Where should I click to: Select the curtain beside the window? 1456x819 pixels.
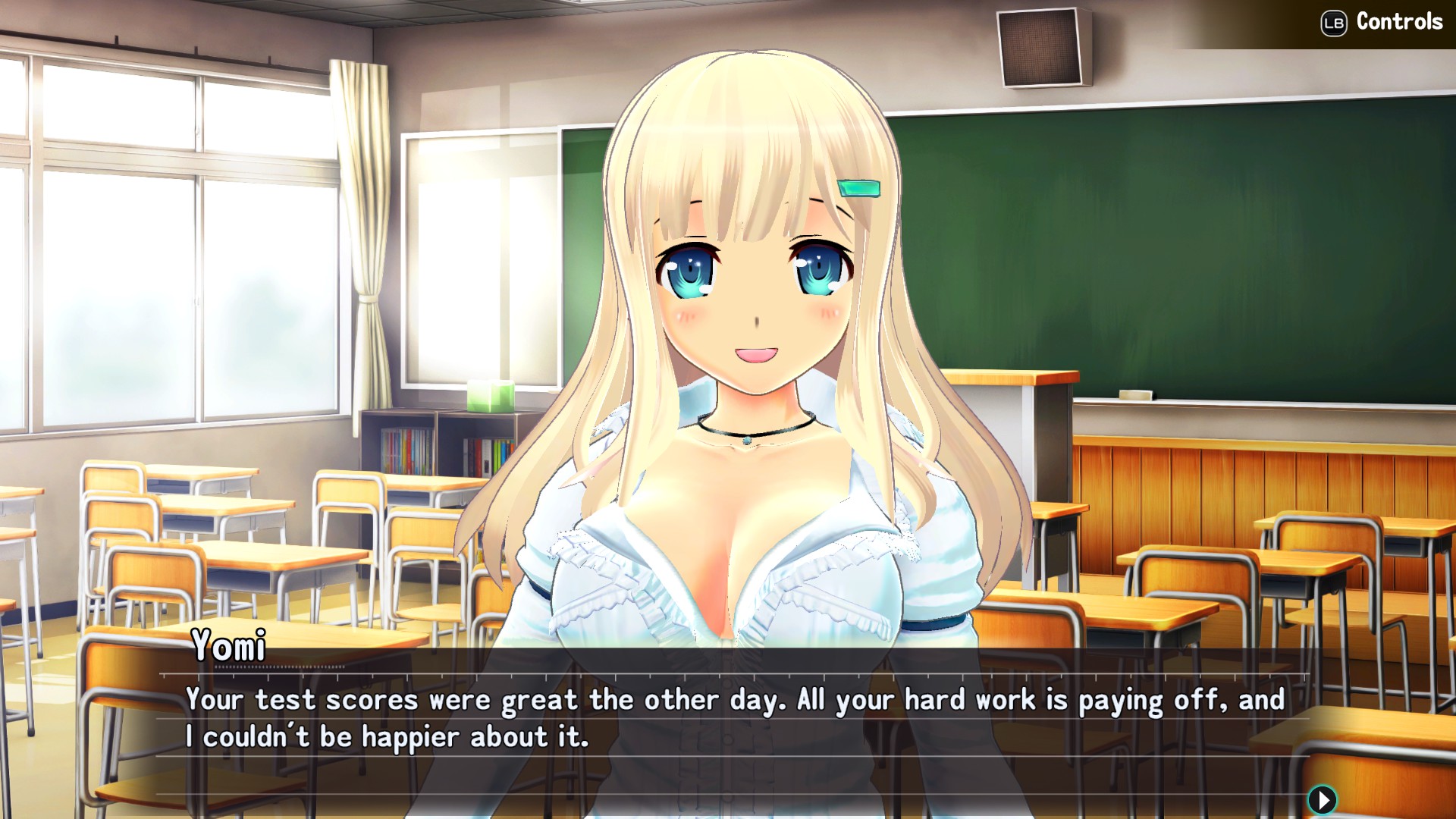pyautogui.click(x=364, y=227)
